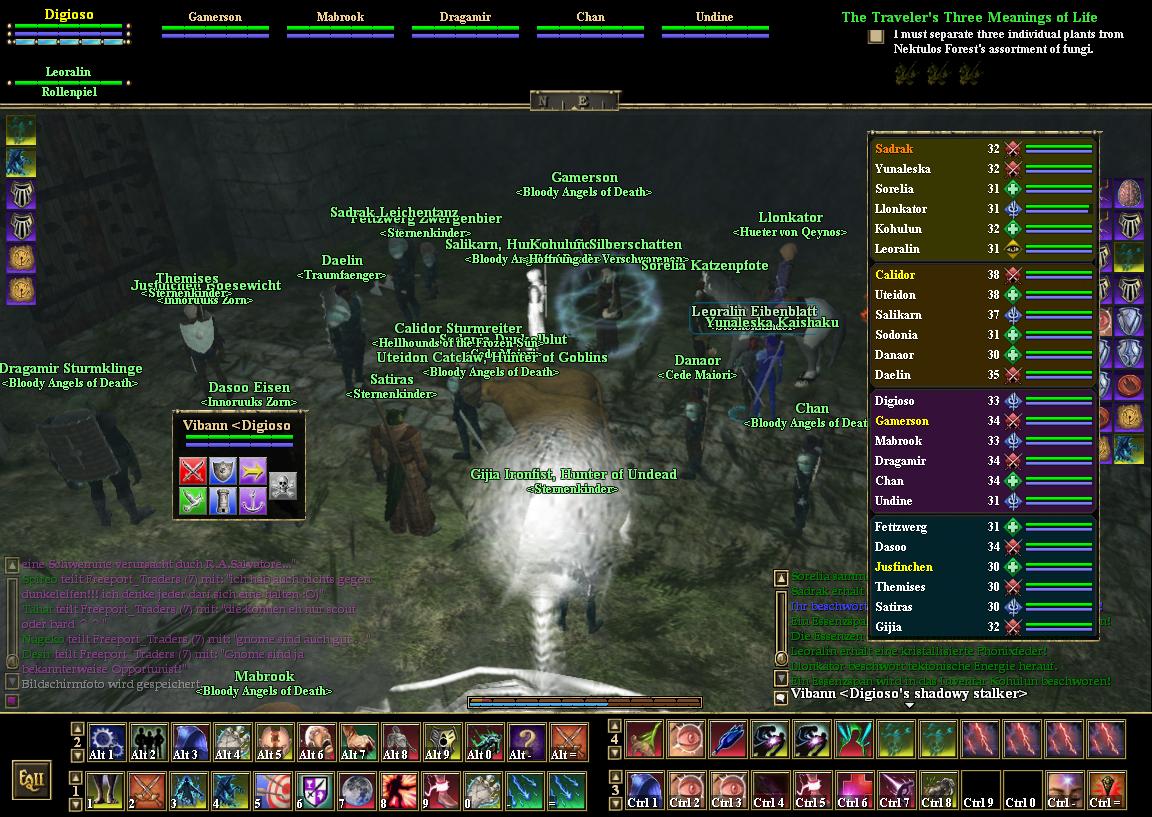Click the pet's shield protect command
The height and width of the screenshot is (817, 1152).
pos(223,471)
